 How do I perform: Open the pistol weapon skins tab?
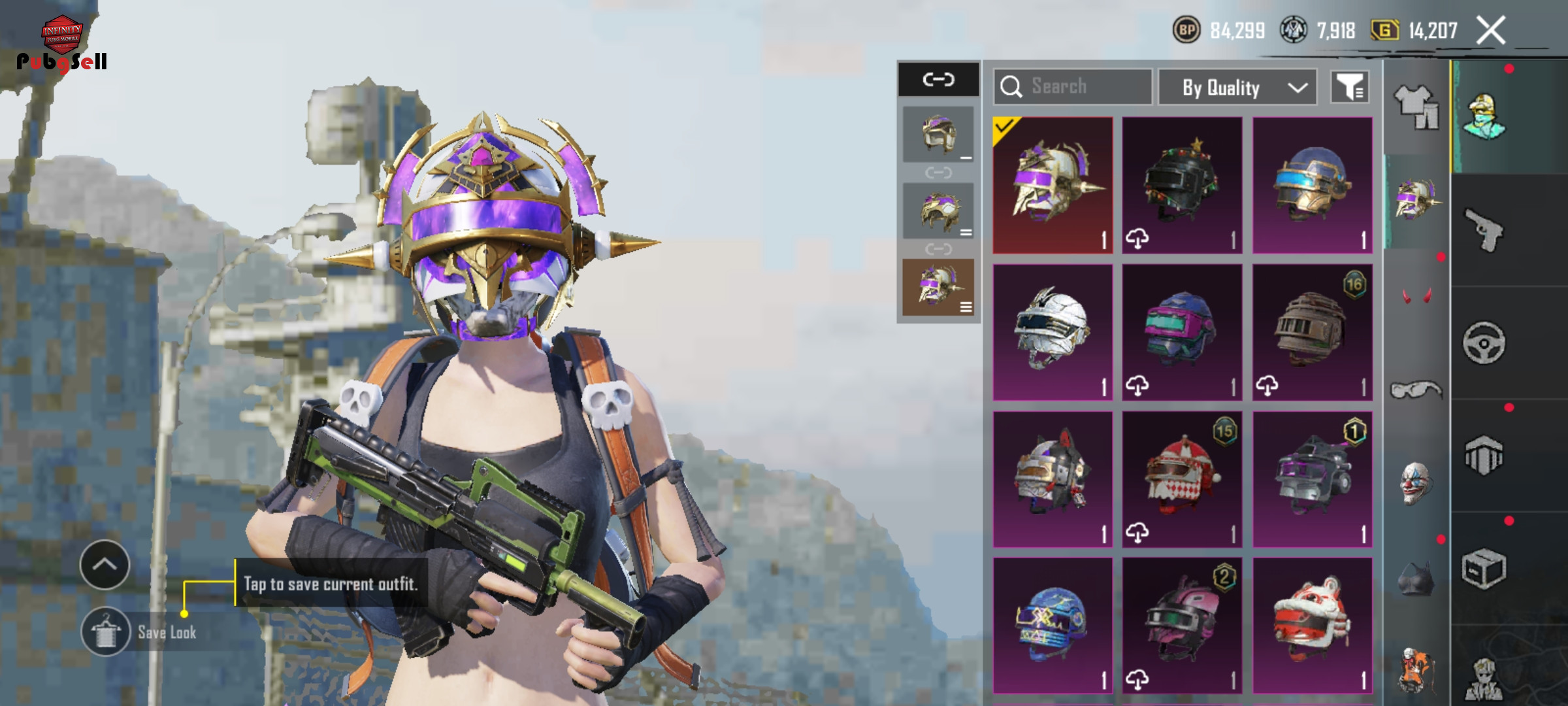(1484, 230)
